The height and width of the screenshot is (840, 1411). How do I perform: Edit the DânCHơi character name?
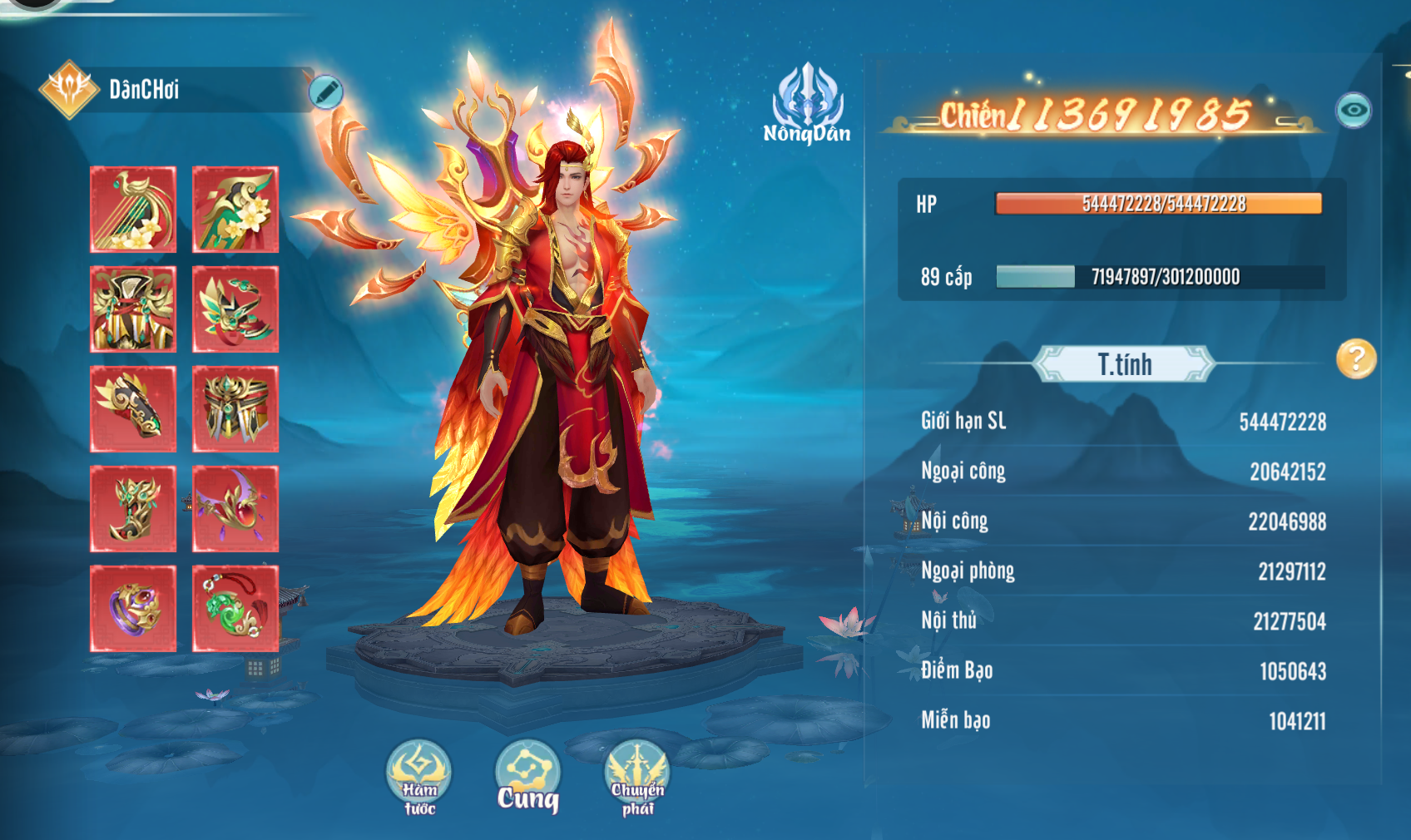(325, 91)
